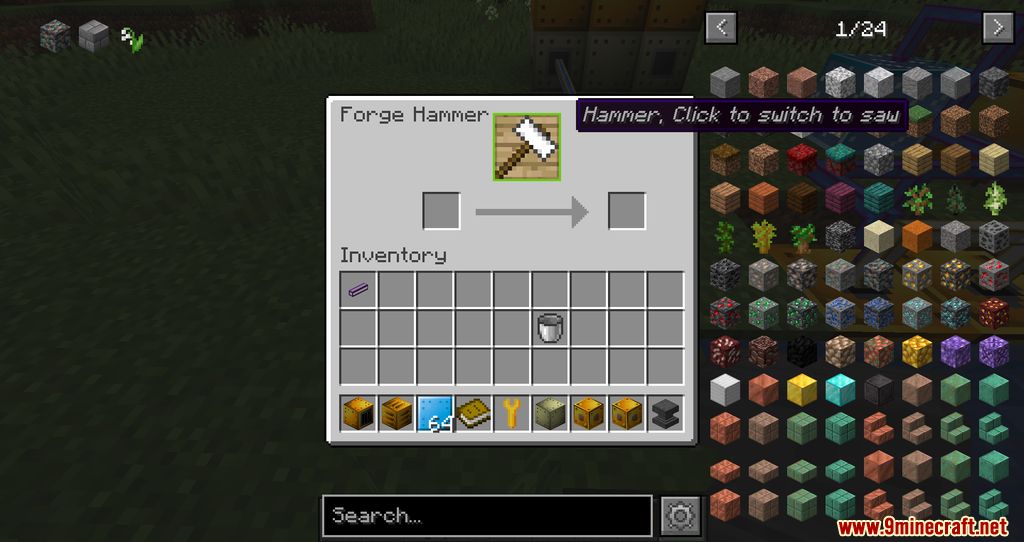Select the dark anvil in the hotbar
1024x542 pixels.
coord(665,412)
